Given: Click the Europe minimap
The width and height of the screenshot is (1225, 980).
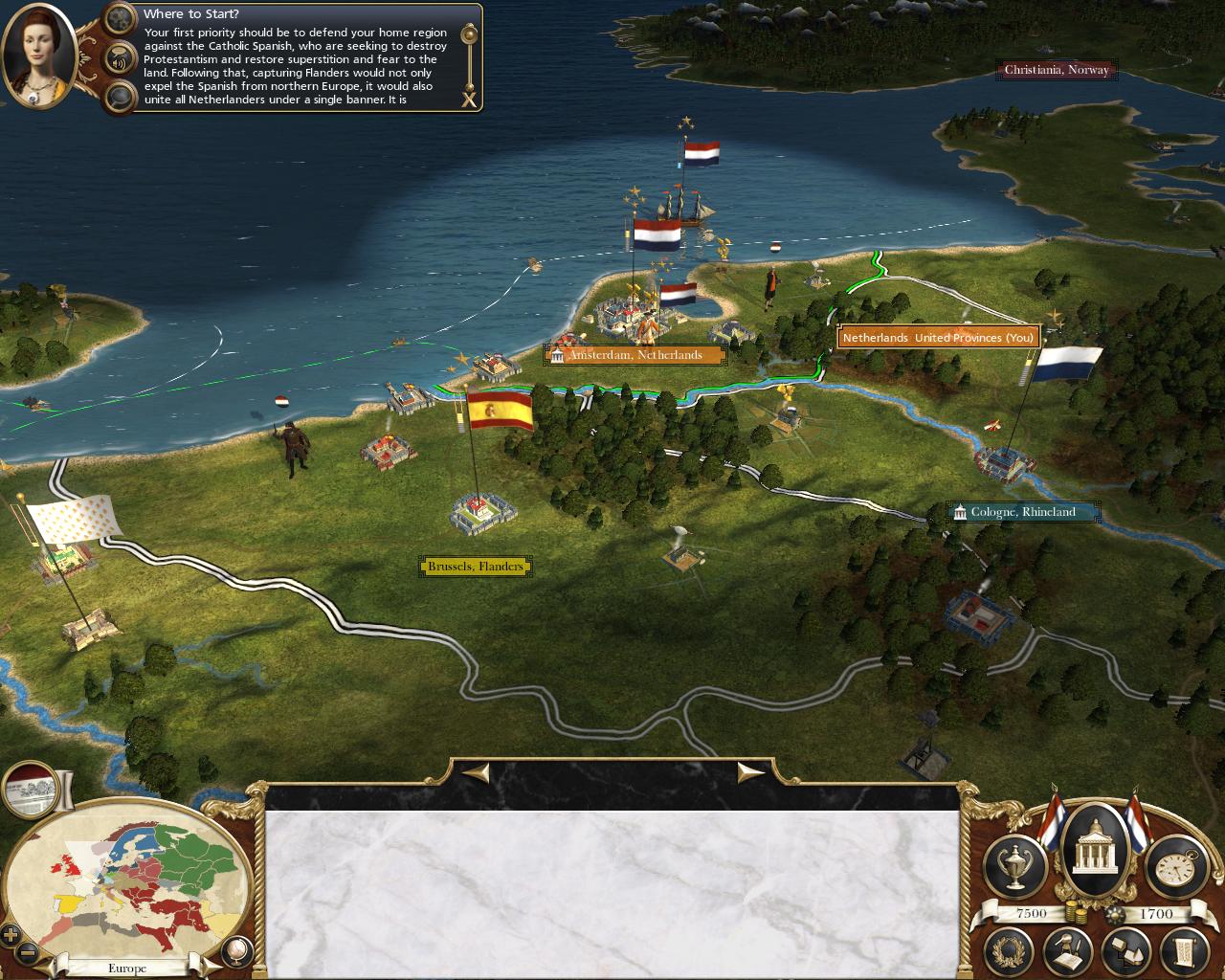Looking at the screenshot, I should click(129, 878).
